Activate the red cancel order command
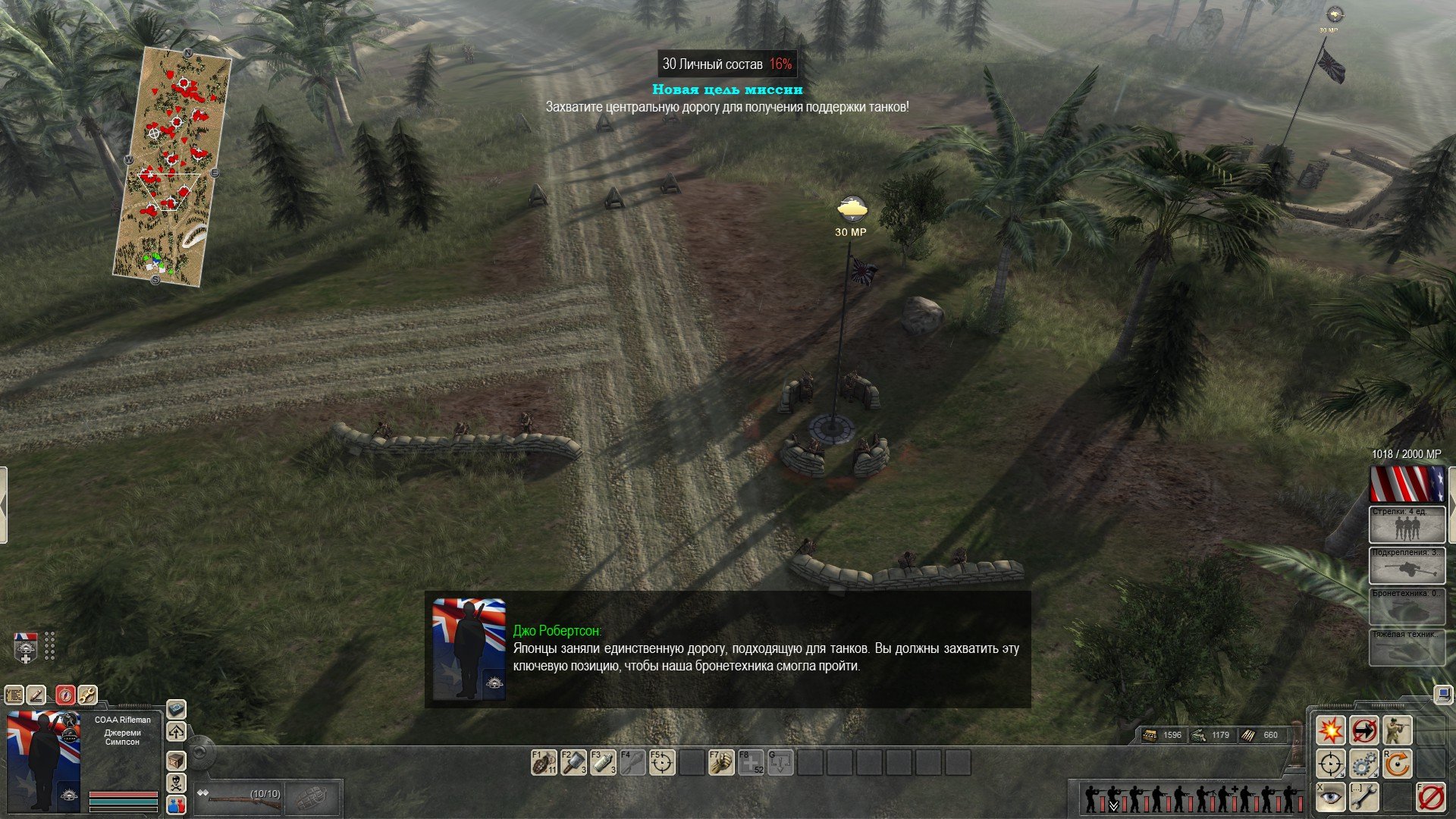Viewport: 1456px width, 819px height. (1430, 797)
